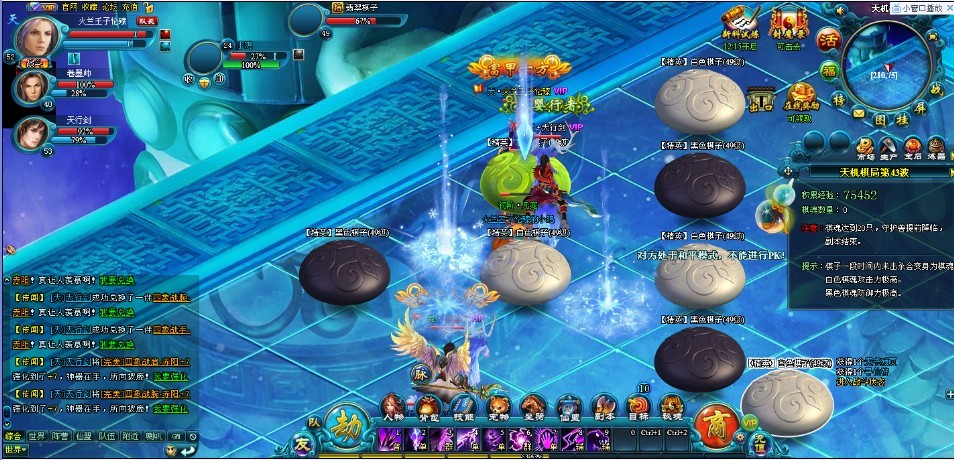Open the 福 welfare button

[x=829, y=72]
